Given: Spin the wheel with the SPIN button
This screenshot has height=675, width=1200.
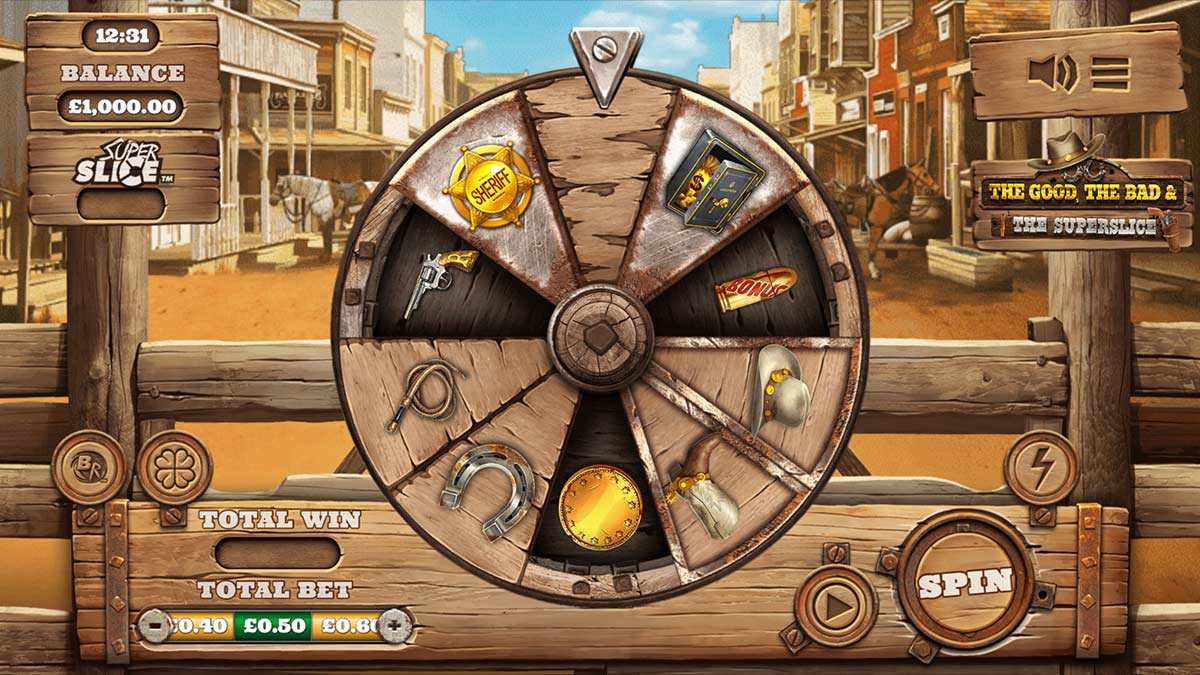Looking at the screenshot, I should pos(965,581).
